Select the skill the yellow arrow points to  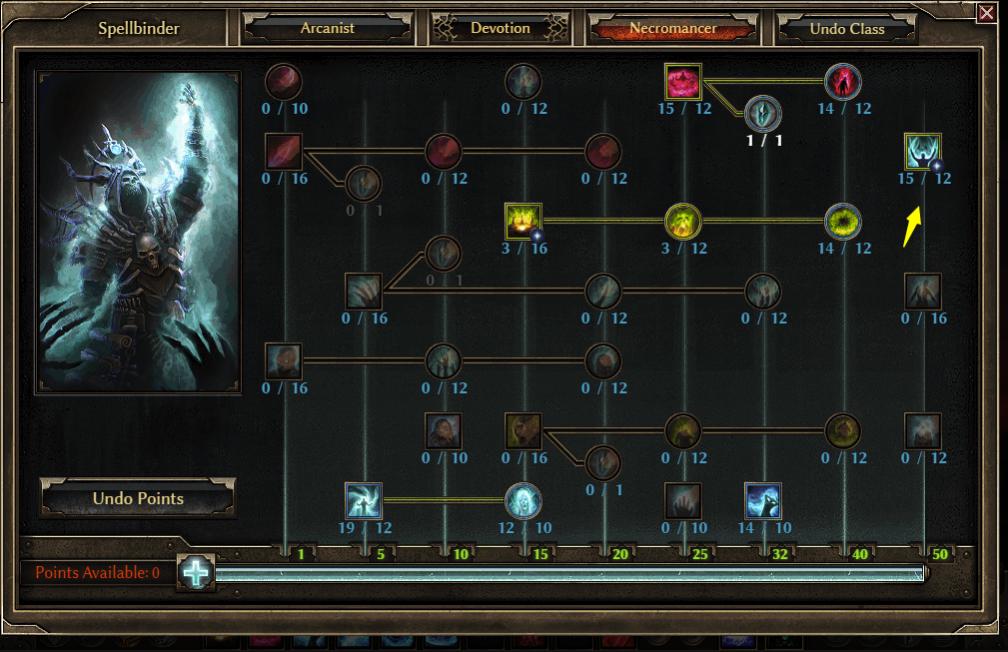click(x=922, y=152)
